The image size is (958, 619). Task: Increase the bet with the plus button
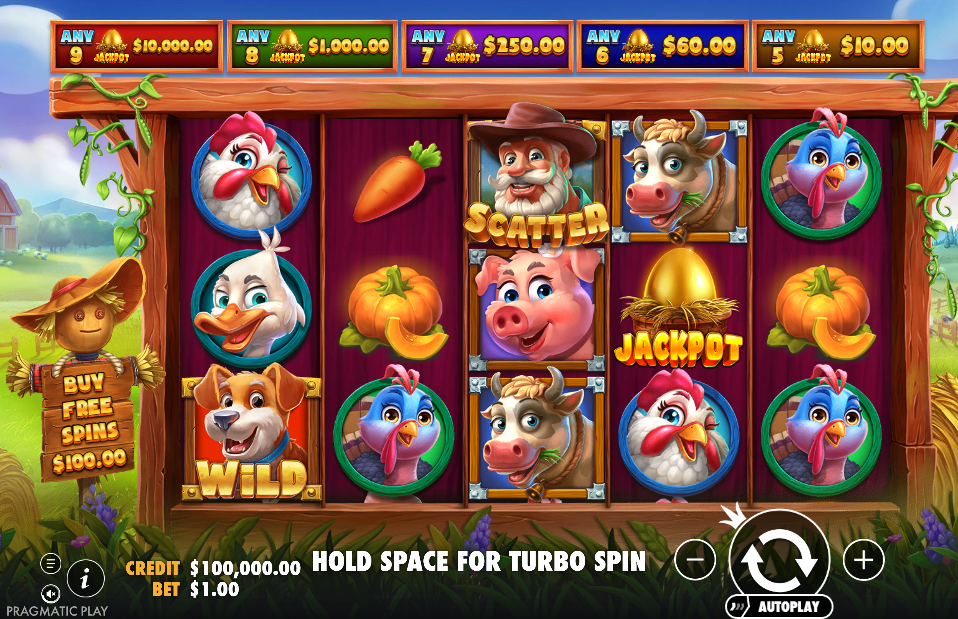pyautogui.click(x=863, y=559)
